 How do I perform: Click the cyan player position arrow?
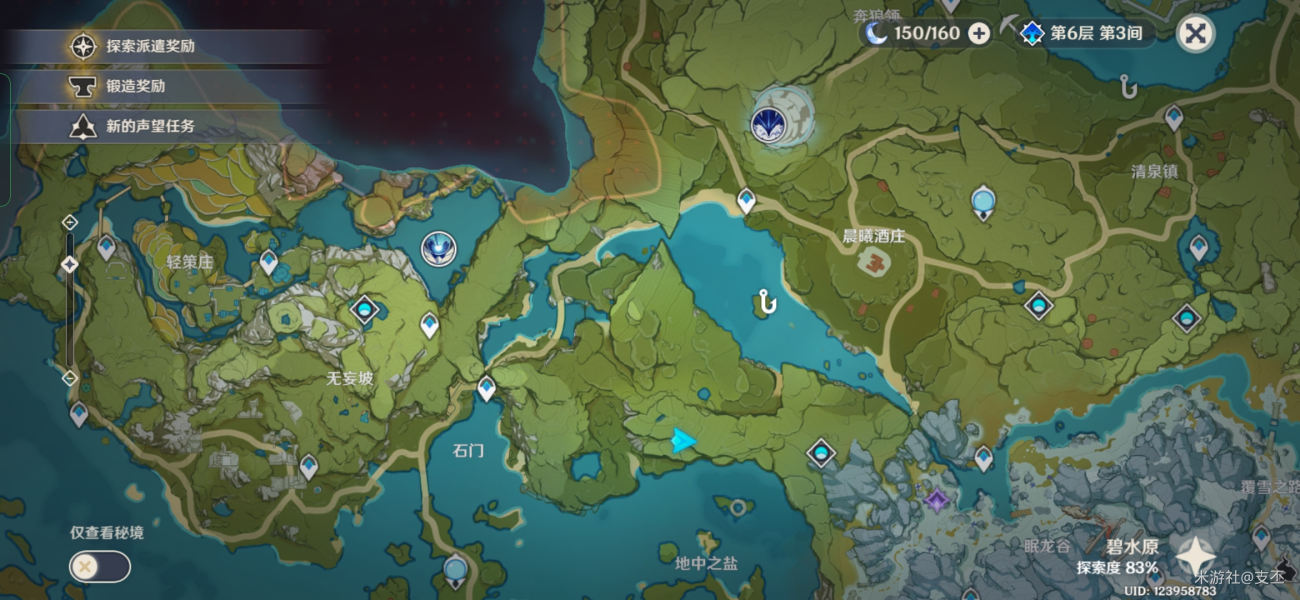(684, 440)
